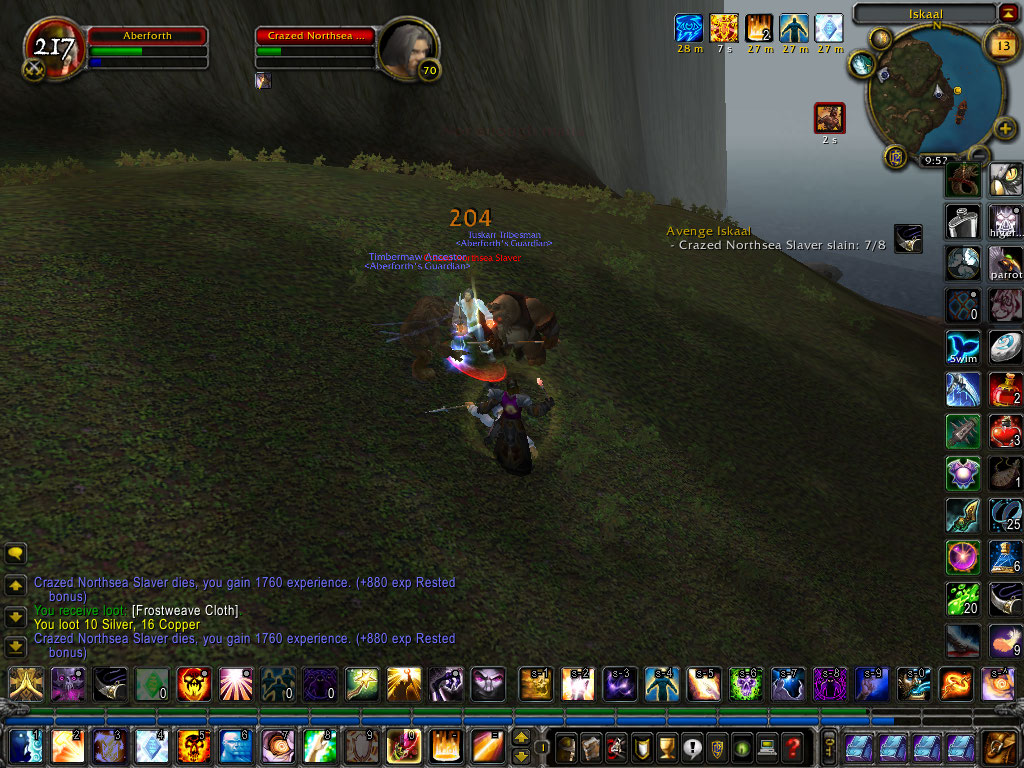Use the Swim ability icon

point(963,347)
